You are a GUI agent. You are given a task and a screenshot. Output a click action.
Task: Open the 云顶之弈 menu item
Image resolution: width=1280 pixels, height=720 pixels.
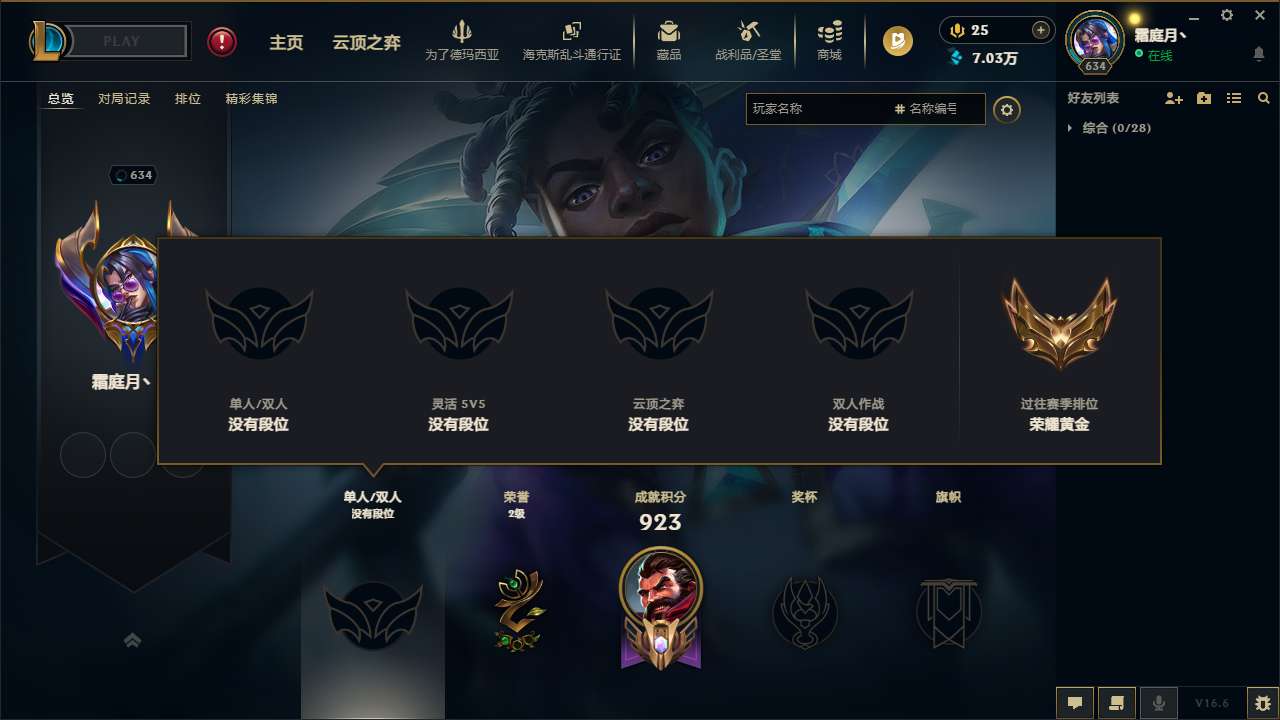pos(367,42)
